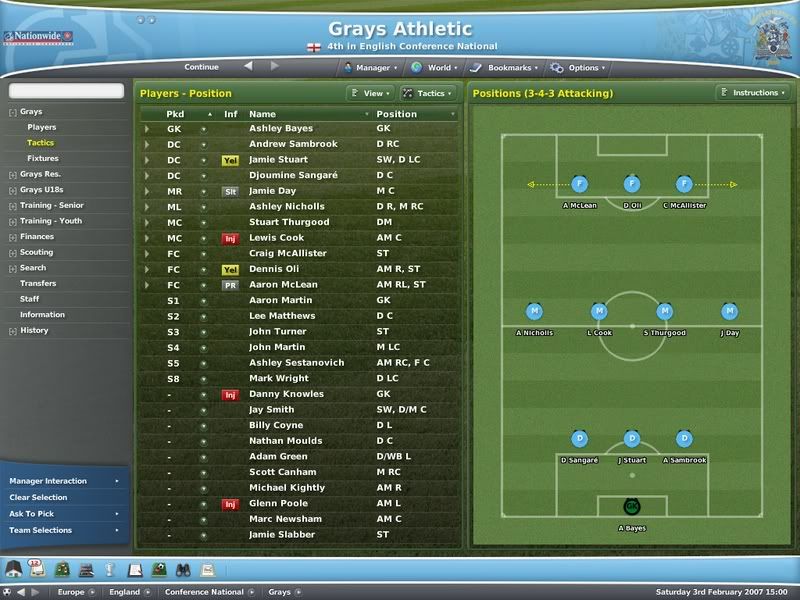The image size is (800, 600).
Task: Open the Manager dropdown menu
Action: 367,68
